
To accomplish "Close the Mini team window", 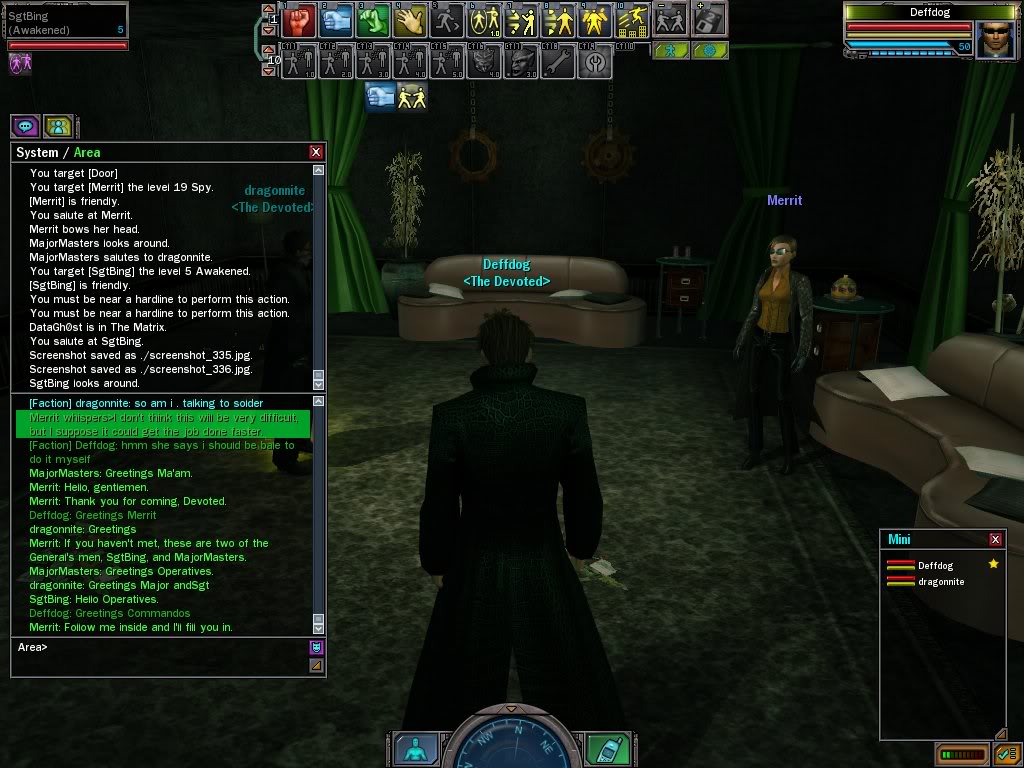I will point(995,539).
